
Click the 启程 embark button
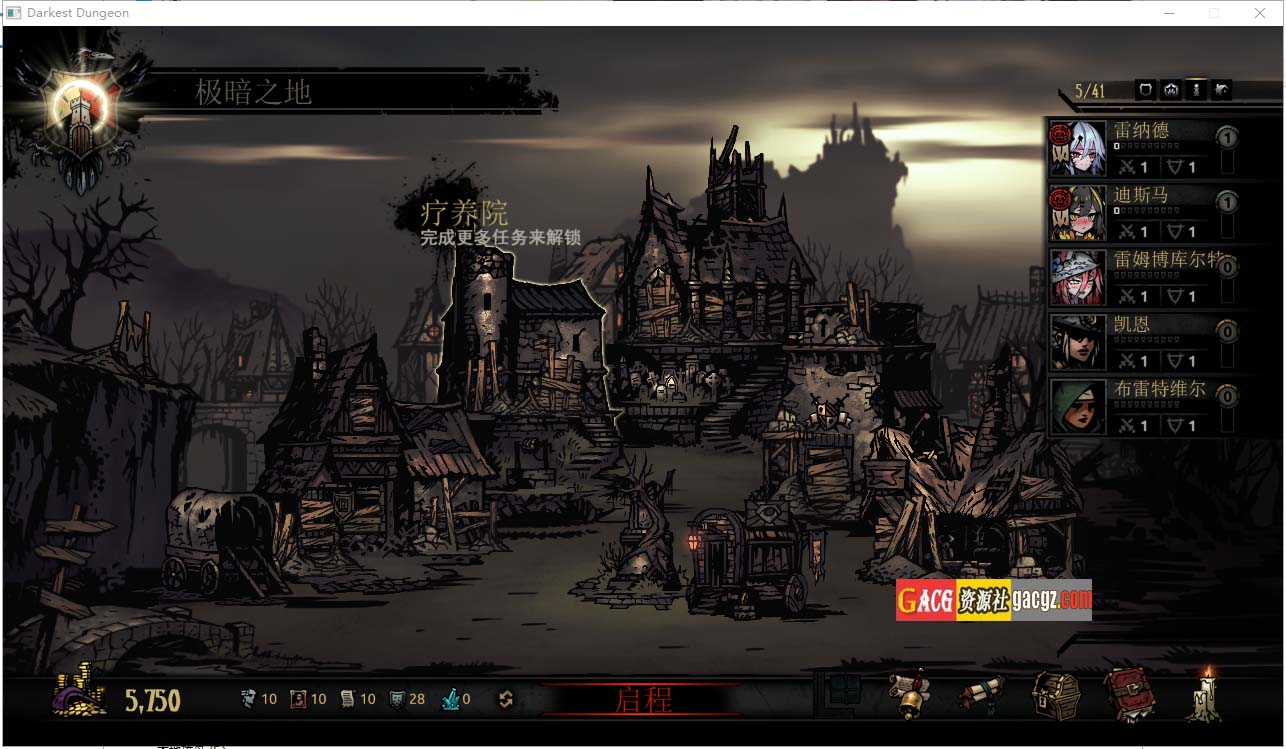[x=643, y=699]
